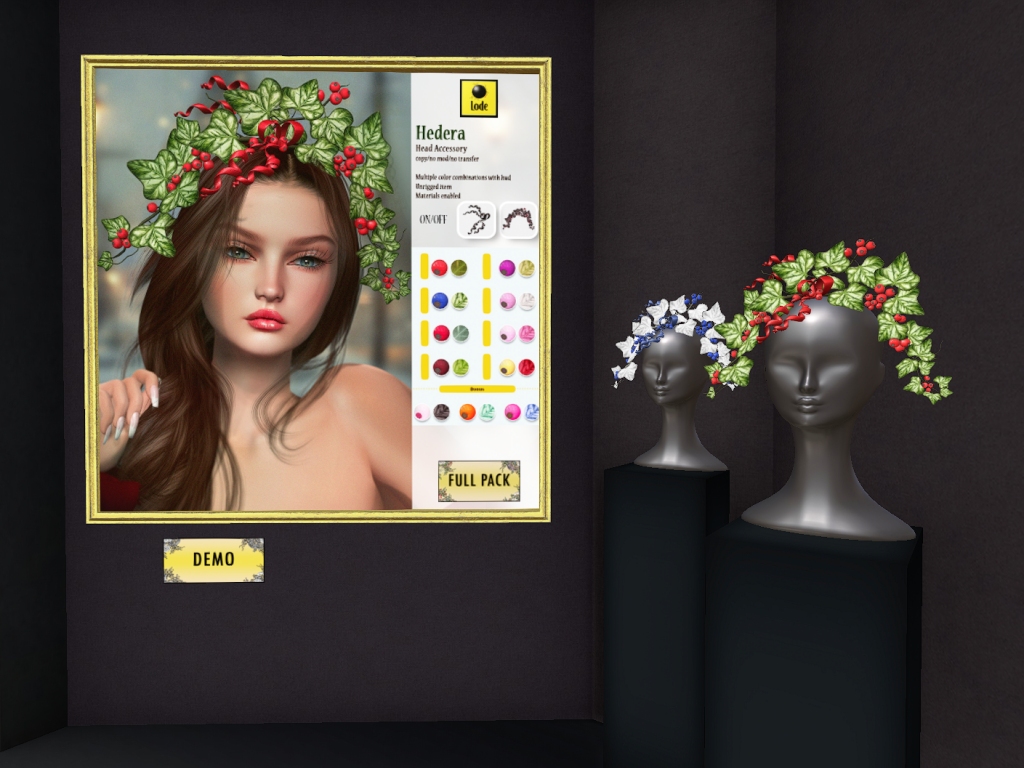Image resolution: width=1024 pixels, height=768 pixels.
Task: Click the yellow DEMO sign
Action: click(x=213, y=559)
